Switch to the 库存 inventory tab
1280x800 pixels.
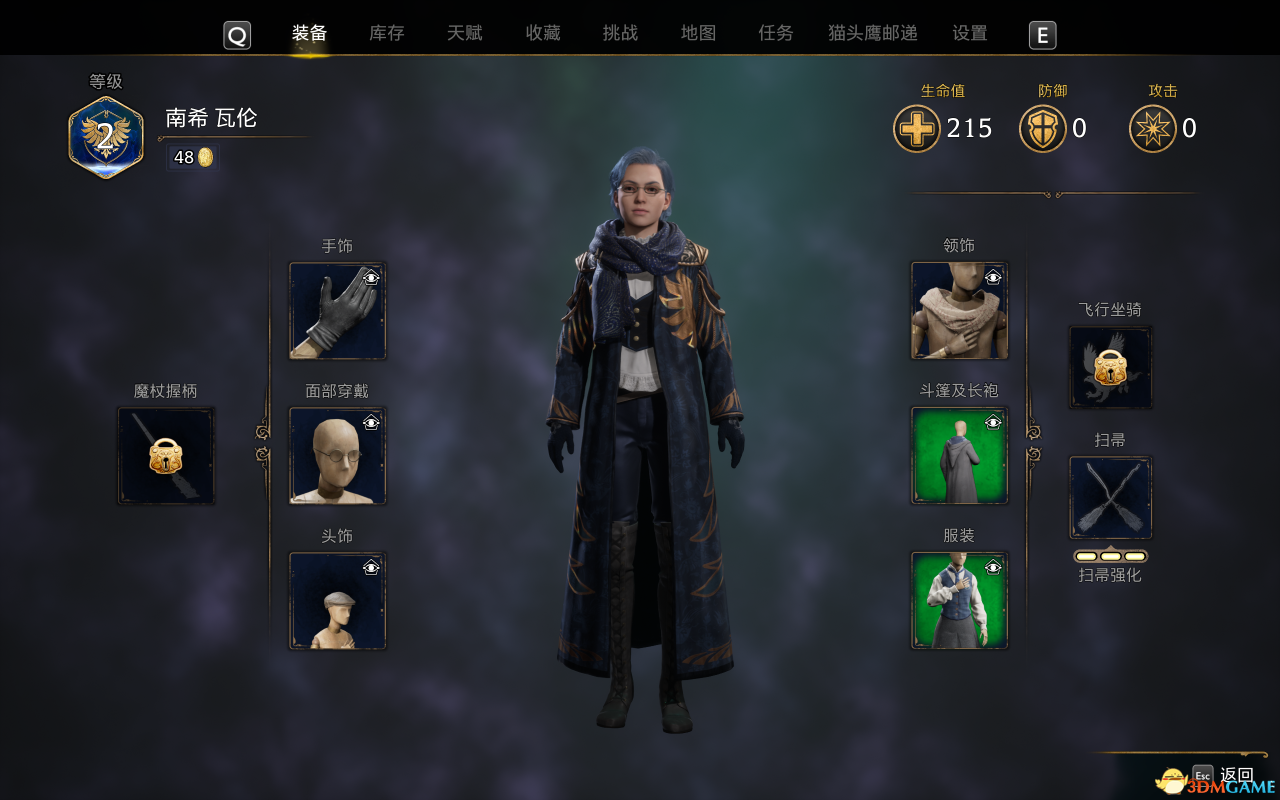click(x=385, y=33)
